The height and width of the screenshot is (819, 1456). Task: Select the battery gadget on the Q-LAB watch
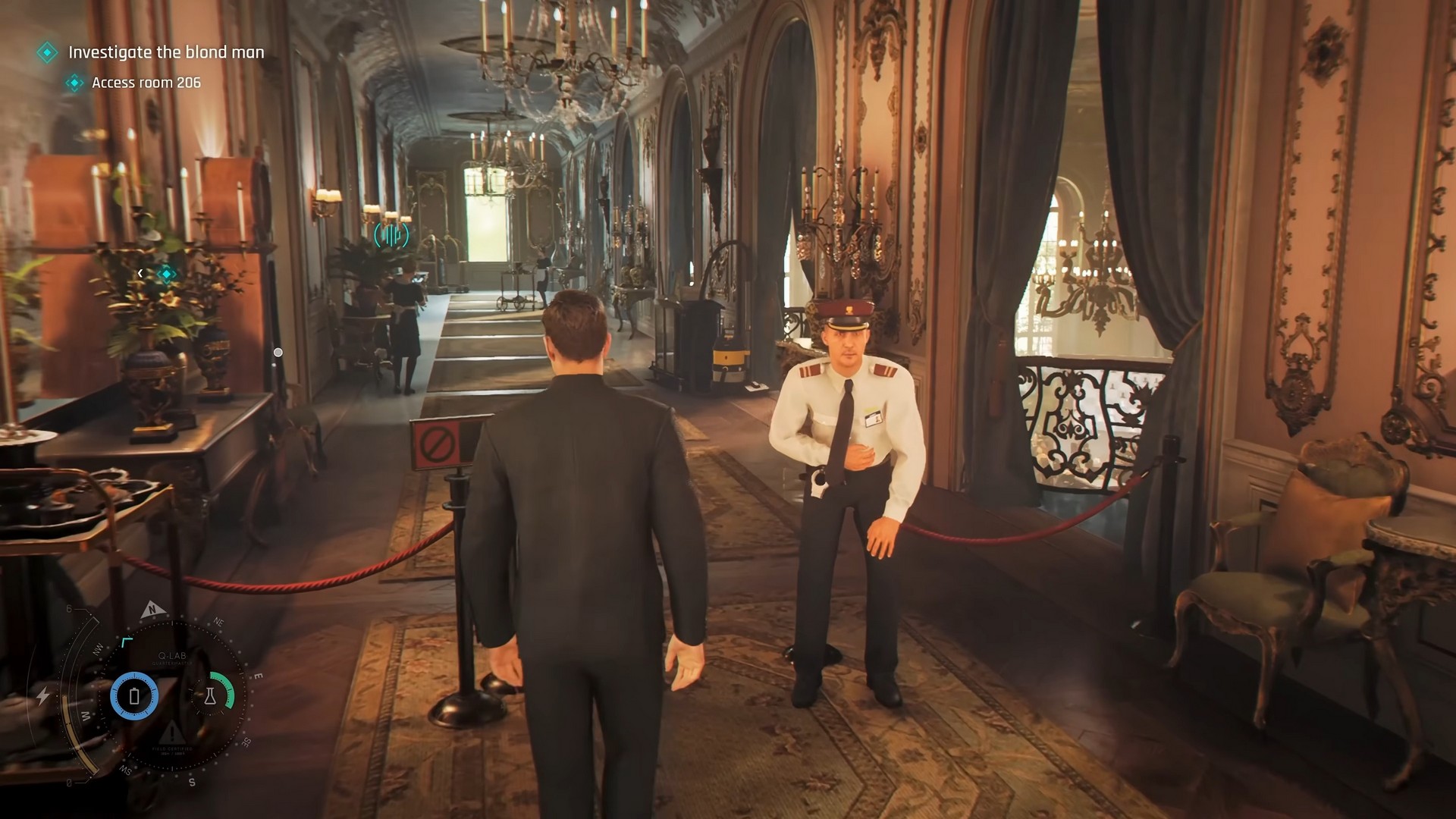pyautogui.click(x=134, y=695)
